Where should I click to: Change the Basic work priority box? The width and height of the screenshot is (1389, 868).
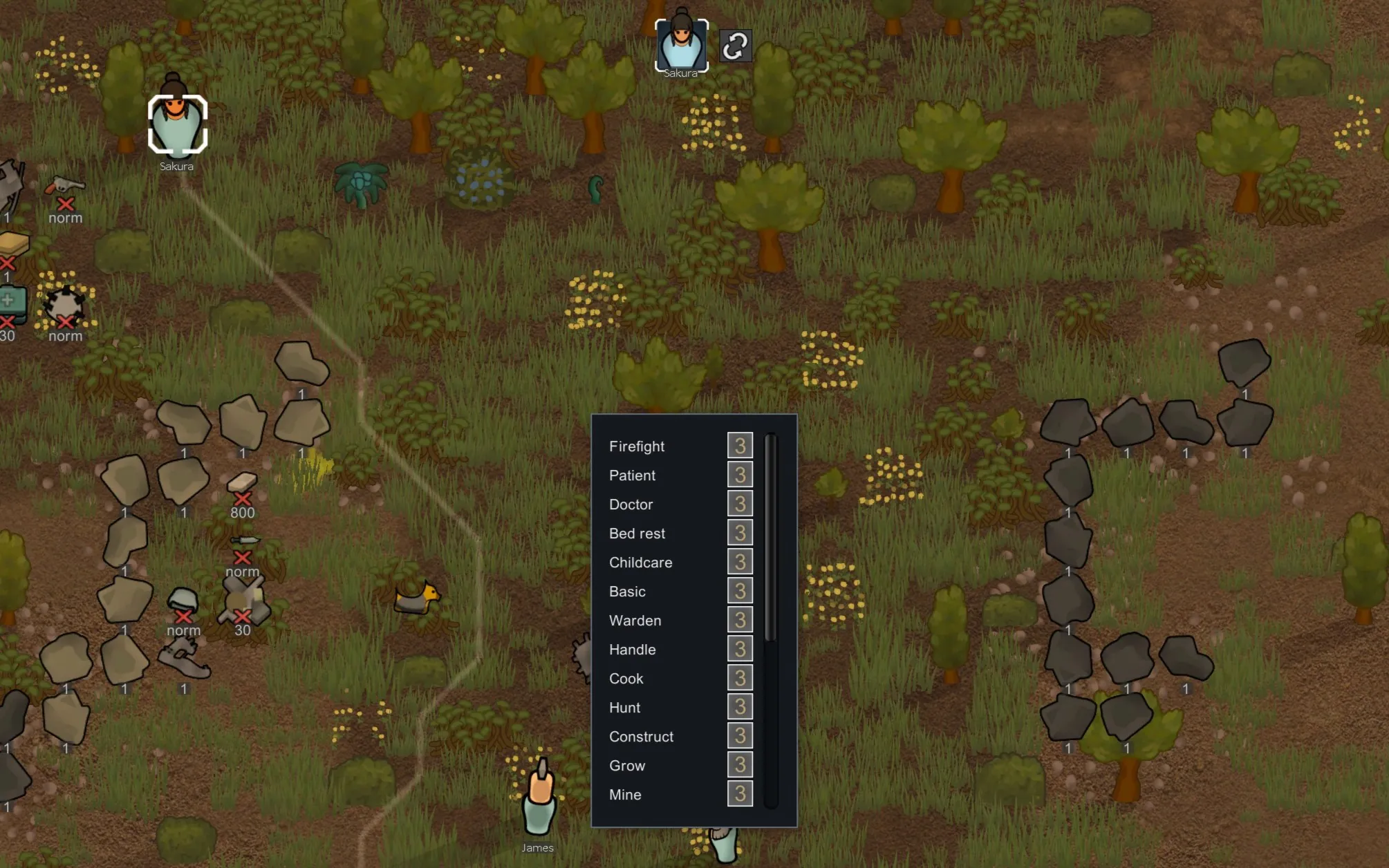[x=740, y=591]
